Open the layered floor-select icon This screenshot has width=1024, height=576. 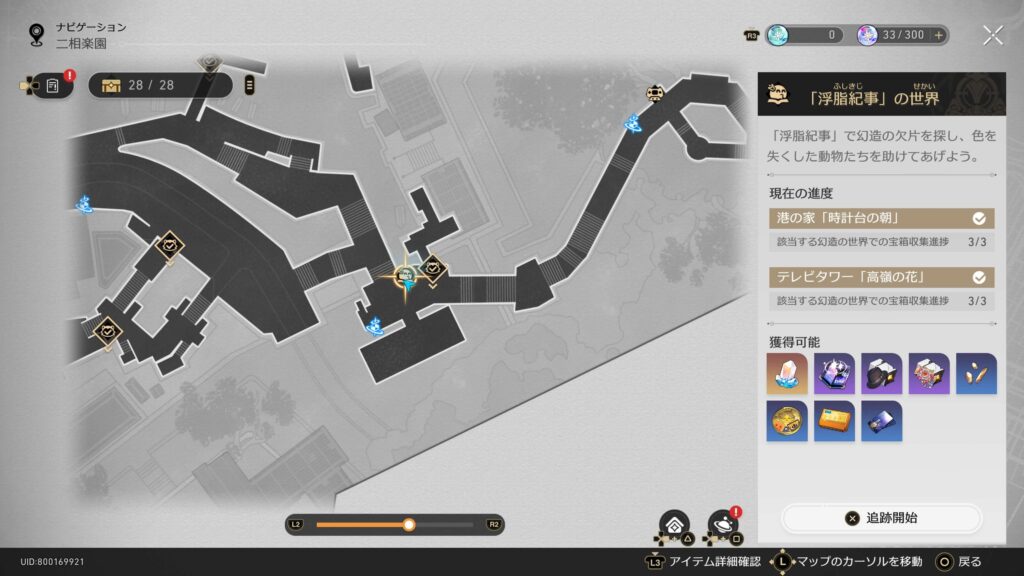[x=674, y=524]
